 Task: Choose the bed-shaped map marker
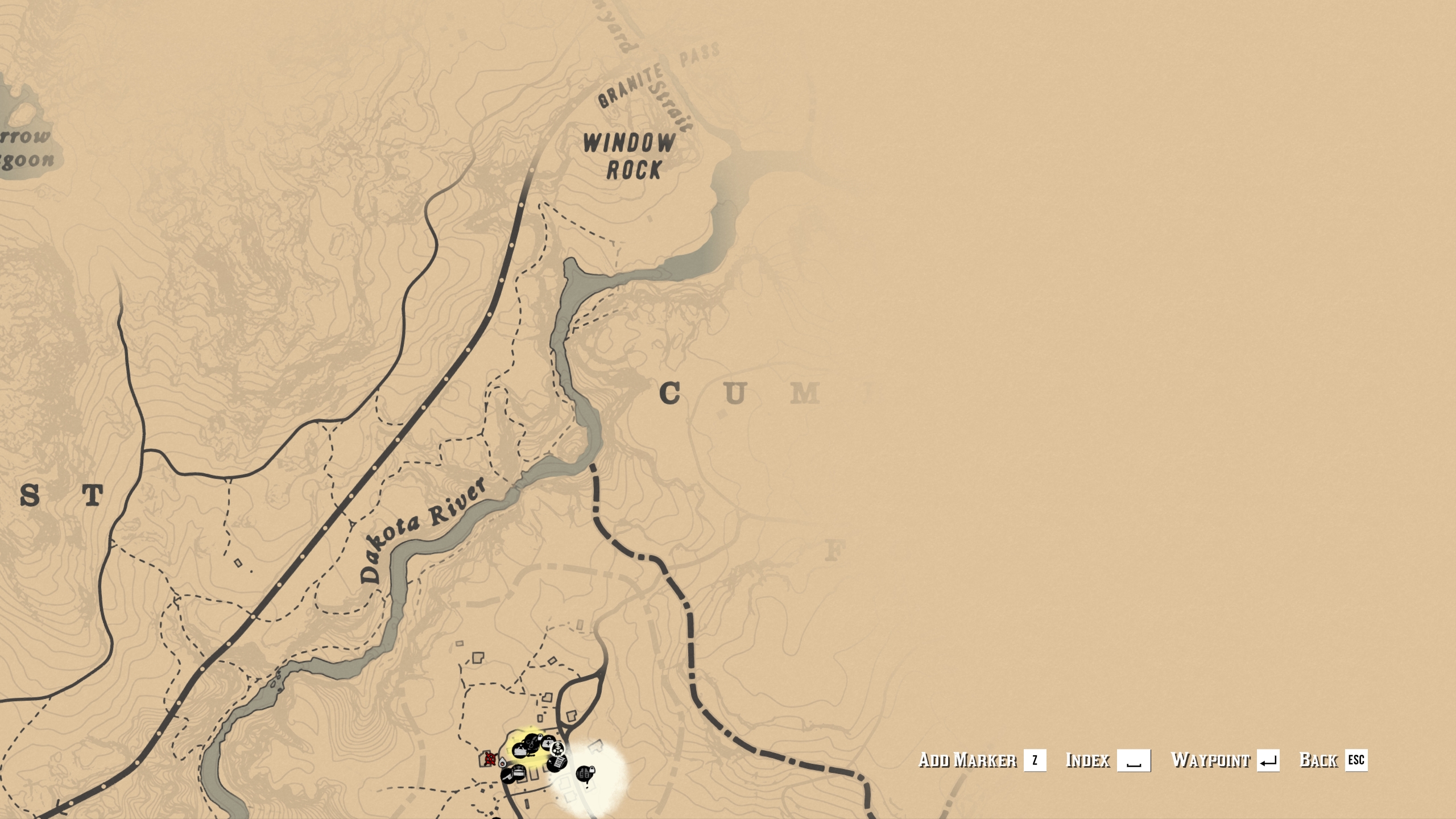coord(519,772)
